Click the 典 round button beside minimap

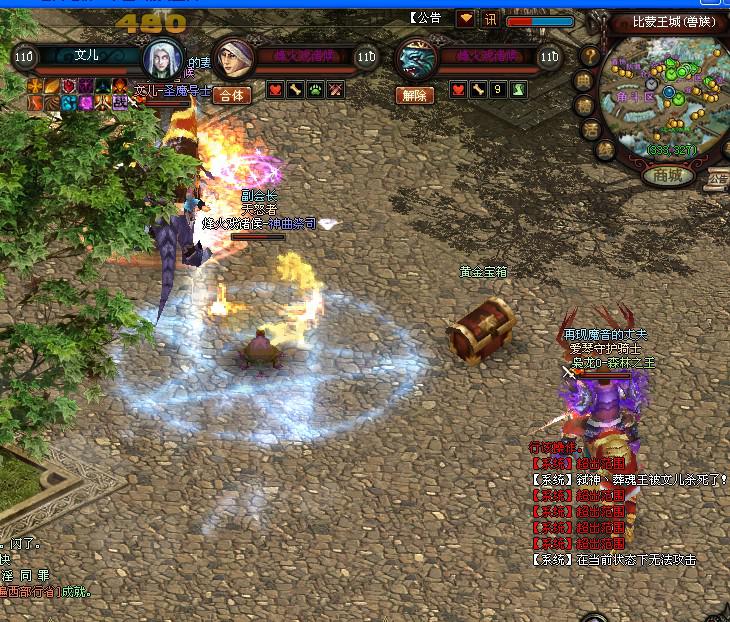584,80
